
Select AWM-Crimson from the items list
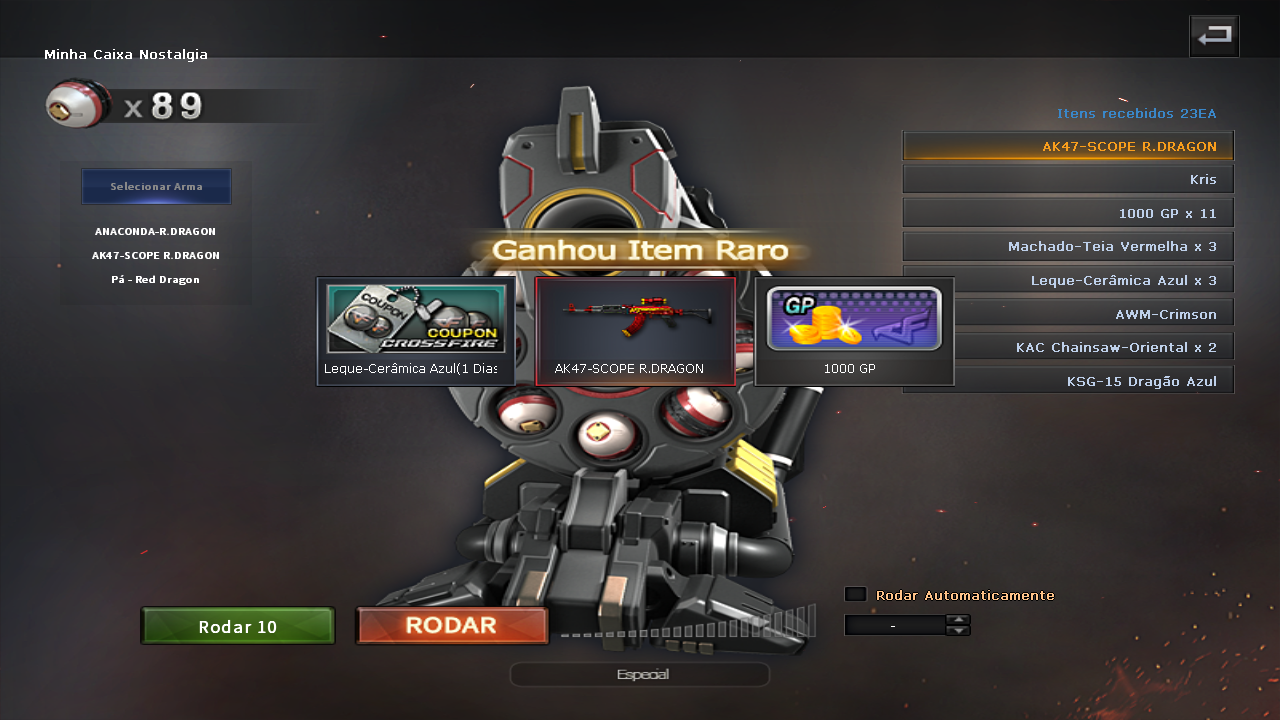click(x=1067, y=312)
